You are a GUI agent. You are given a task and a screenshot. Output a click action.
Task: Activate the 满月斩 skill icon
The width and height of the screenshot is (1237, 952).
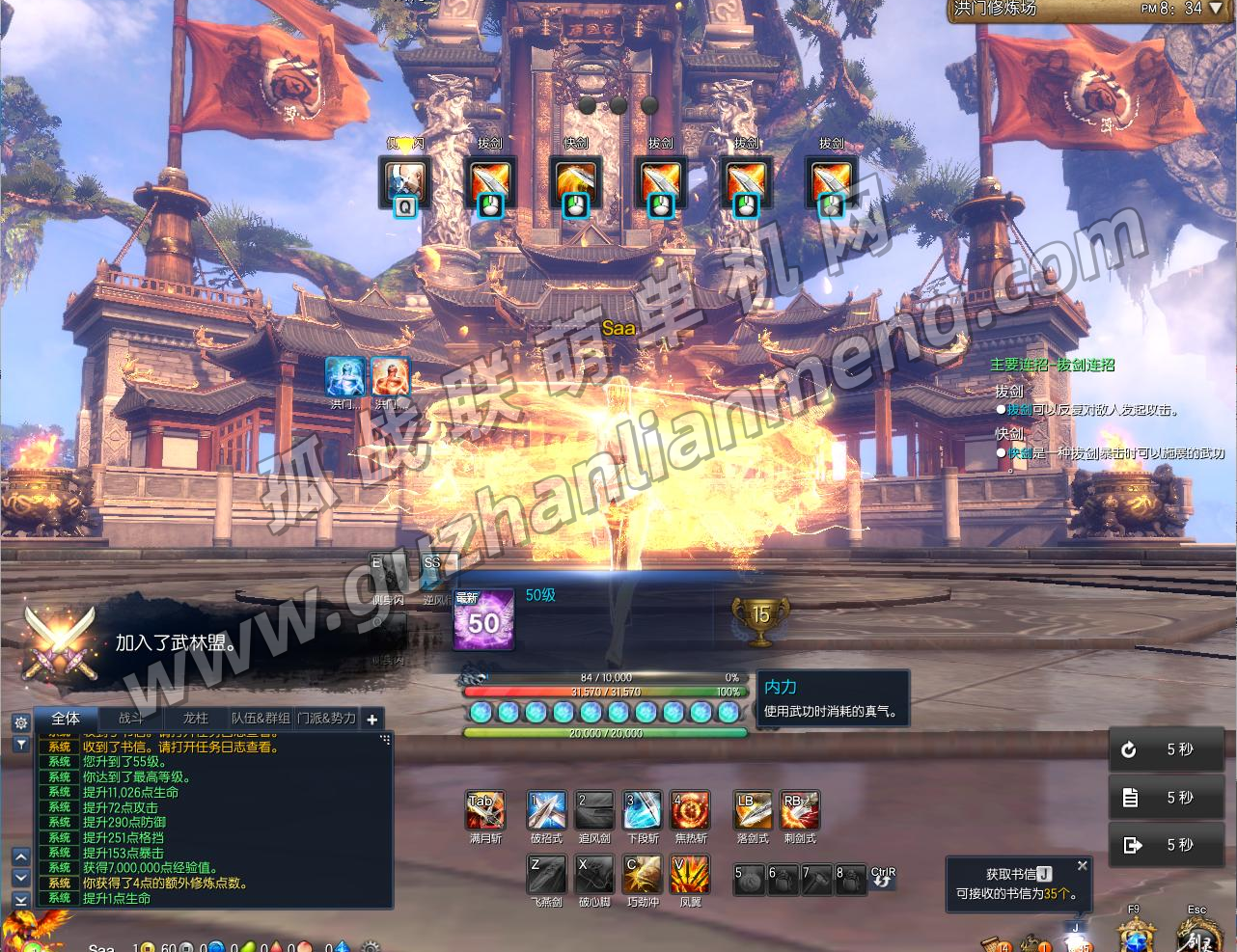point(484,811)
